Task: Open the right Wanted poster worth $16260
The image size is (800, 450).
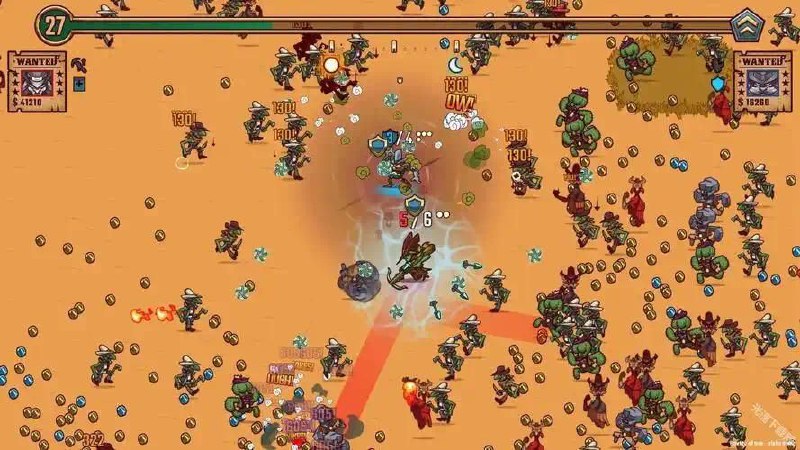Action: pyautogui.click(x=762, y=81)
